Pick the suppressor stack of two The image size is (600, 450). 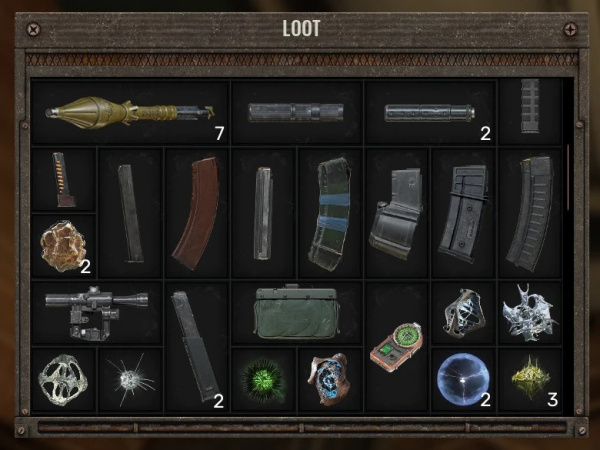coord(430,113)
